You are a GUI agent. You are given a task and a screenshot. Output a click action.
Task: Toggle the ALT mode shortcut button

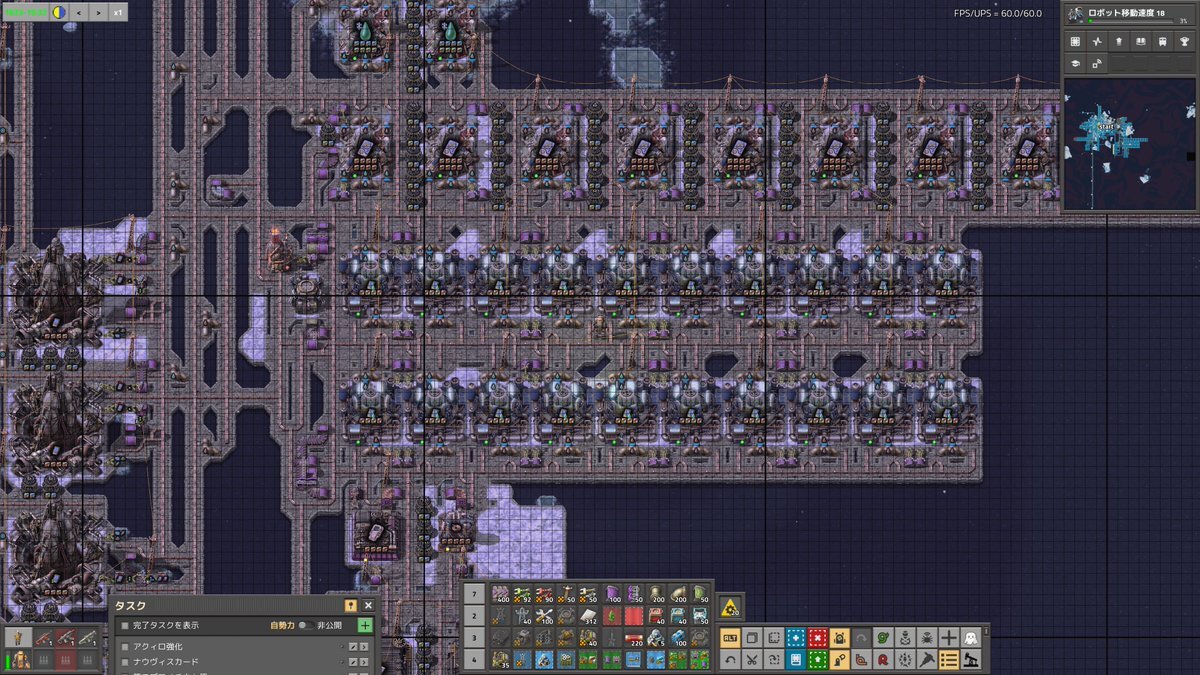click(730, 637)
